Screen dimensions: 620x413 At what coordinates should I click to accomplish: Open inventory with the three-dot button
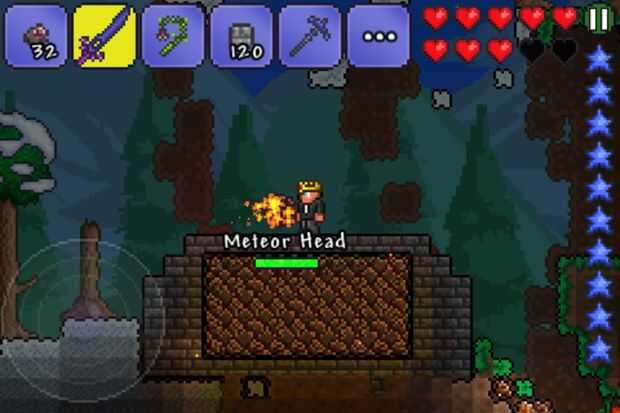(378, 36)
